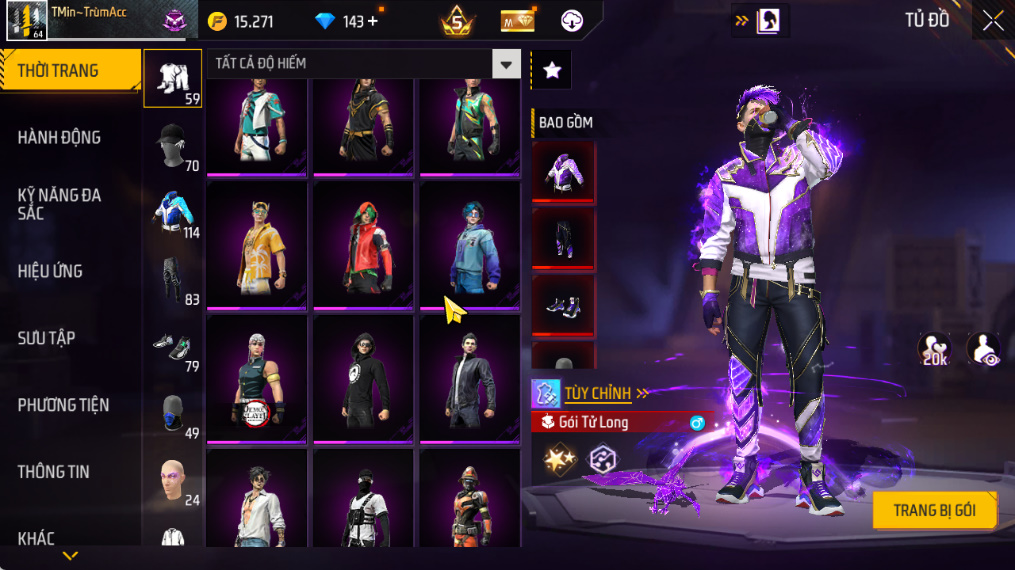This screenshot has width=1015, height=570.
Task: Open the Tất Cả Độ Hiếm dropdown
Action: [x=506, y=65]
